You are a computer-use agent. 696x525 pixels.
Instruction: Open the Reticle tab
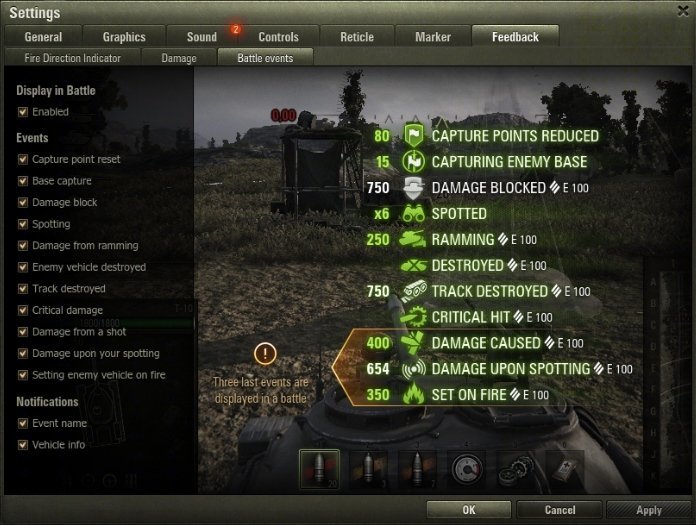click(355, 37)
